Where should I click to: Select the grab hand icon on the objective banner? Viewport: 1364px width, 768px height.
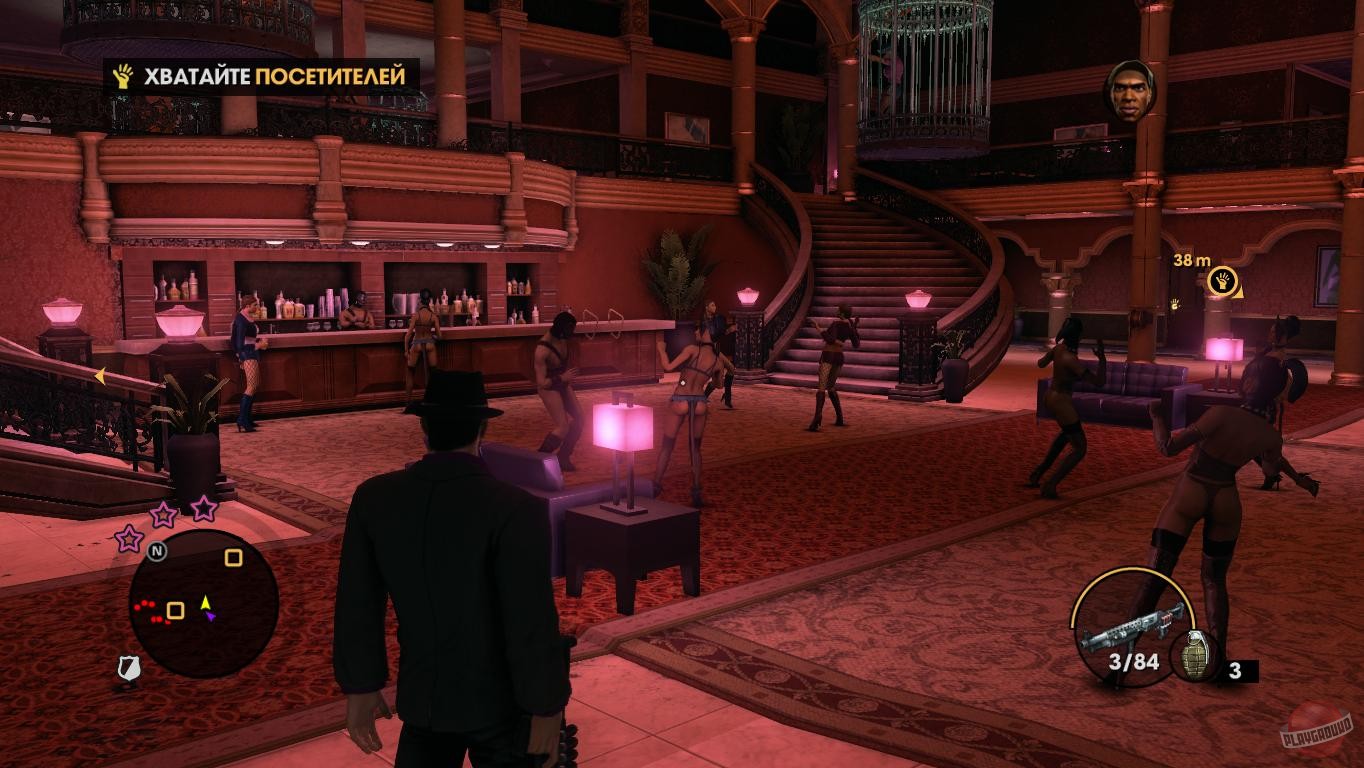(122, 75)
